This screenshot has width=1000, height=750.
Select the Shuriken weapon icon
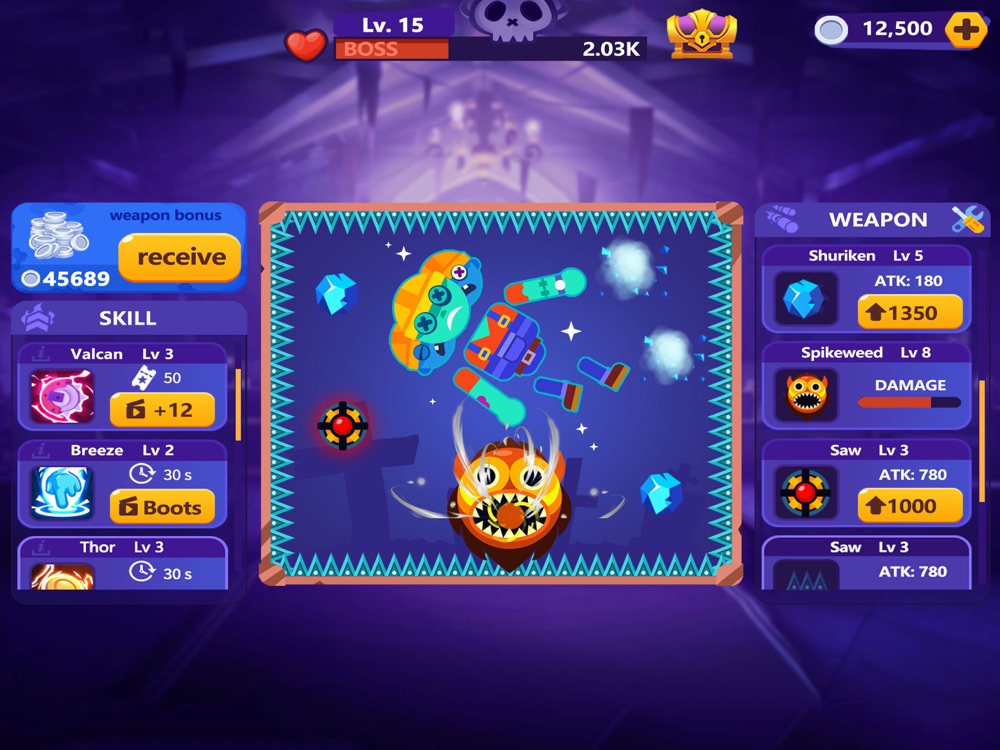pos(806,300)
